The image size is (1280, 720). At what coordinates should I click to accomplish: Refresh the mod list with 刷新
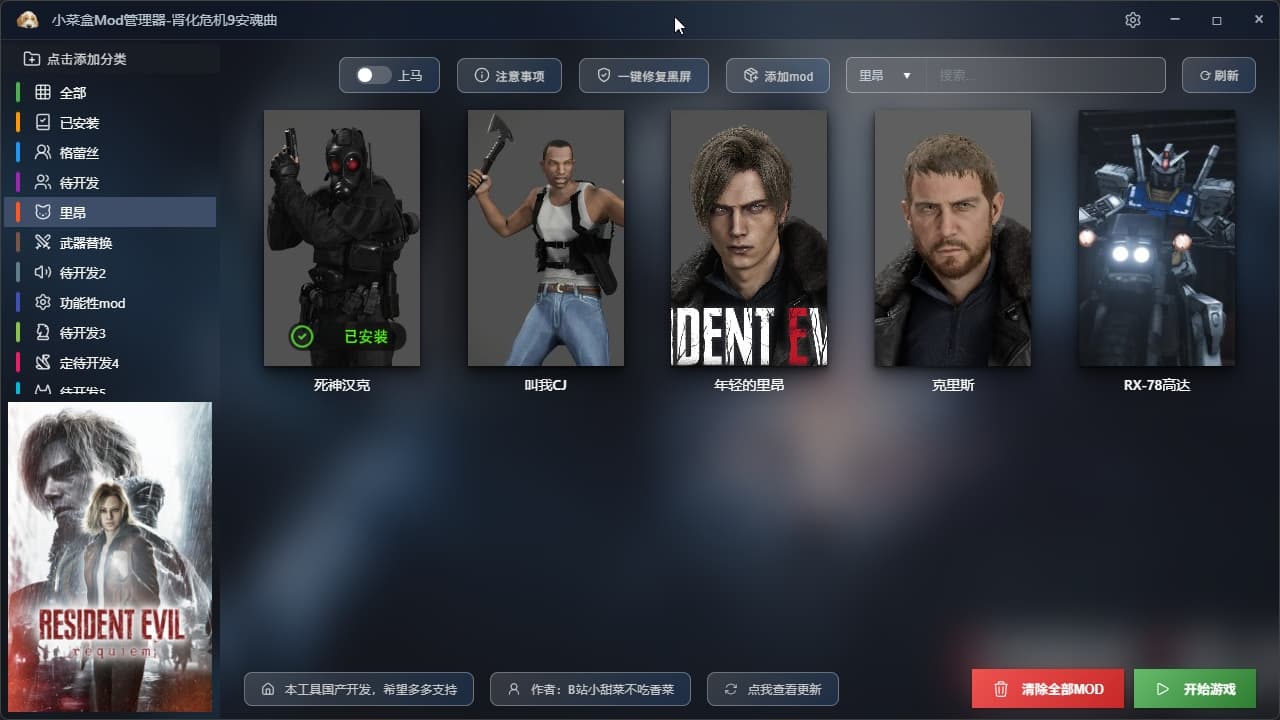point(1218,76)
